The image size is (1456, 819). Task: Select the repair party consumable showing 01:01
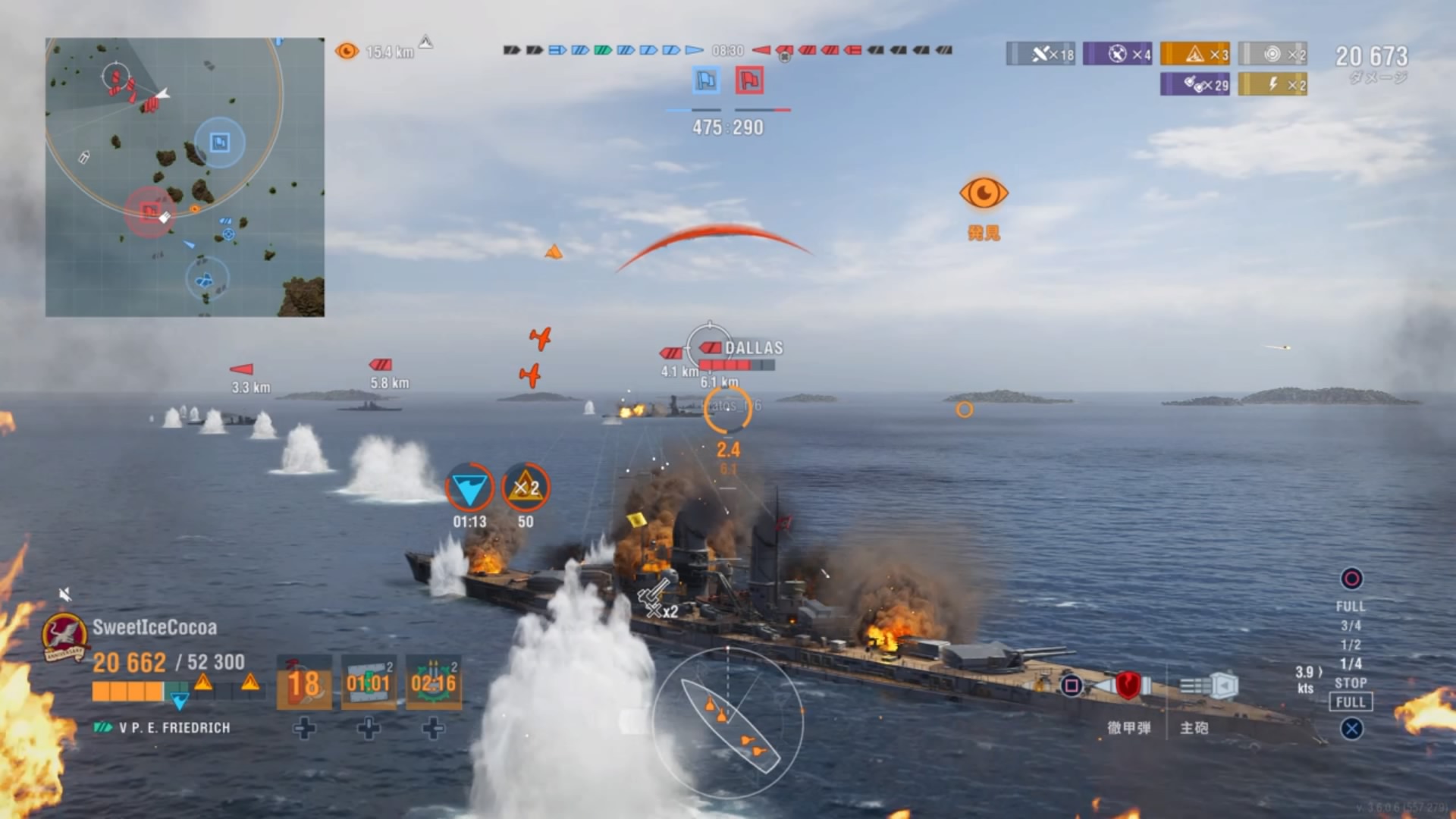pos(369,682)
